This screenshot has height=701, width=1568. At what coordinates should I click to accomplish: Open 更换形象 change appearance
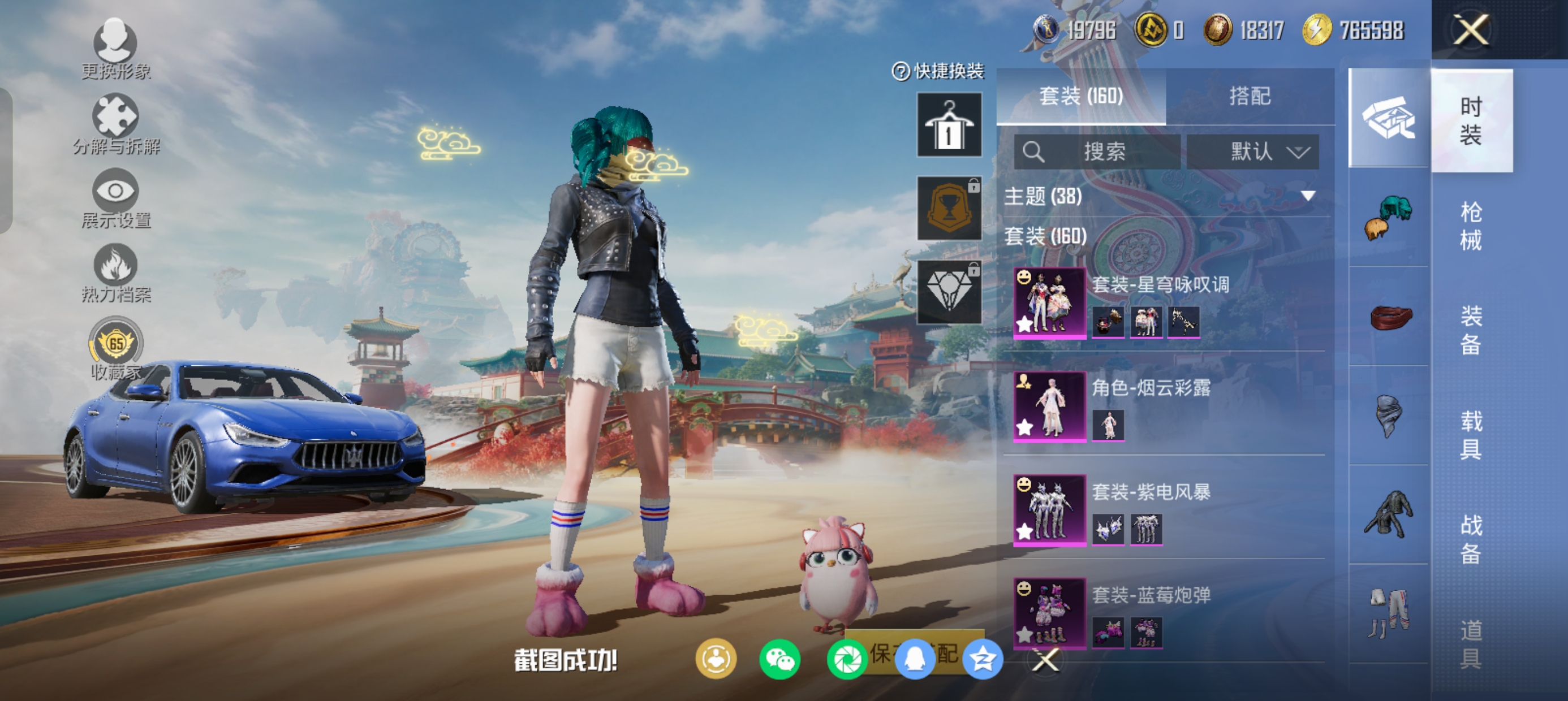click(x=115, y=49)
